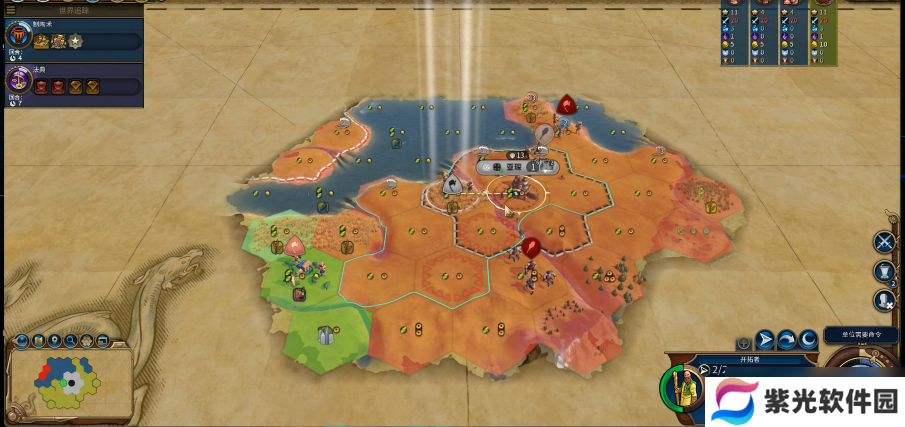
Task: Select the settler unit portrait
Action: [x=681, y=388]
